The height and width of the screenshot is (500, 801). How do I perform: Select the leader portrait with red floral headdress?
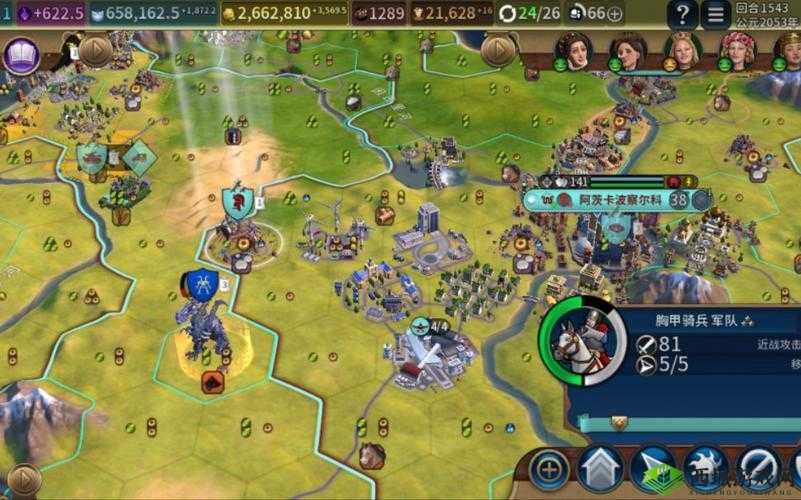[736, 51]
